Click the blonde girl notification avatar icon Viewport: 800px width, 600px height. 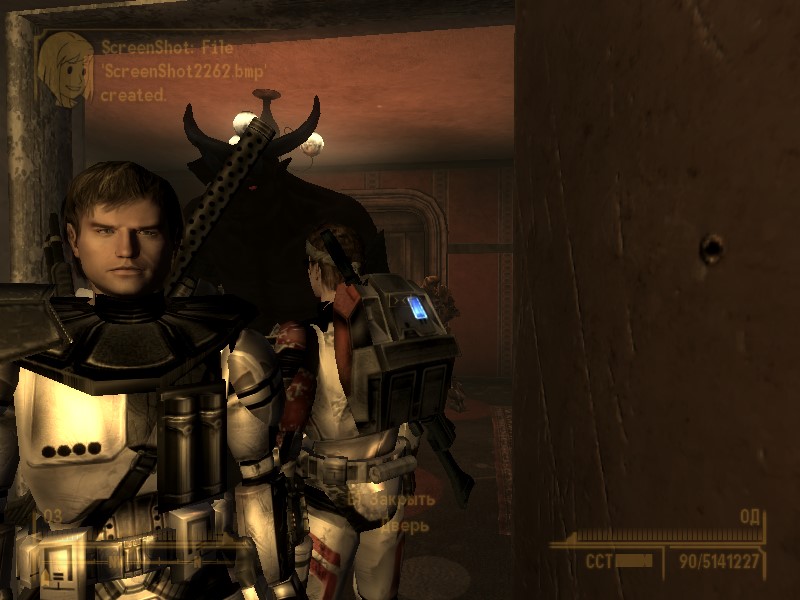pos(65,68)
